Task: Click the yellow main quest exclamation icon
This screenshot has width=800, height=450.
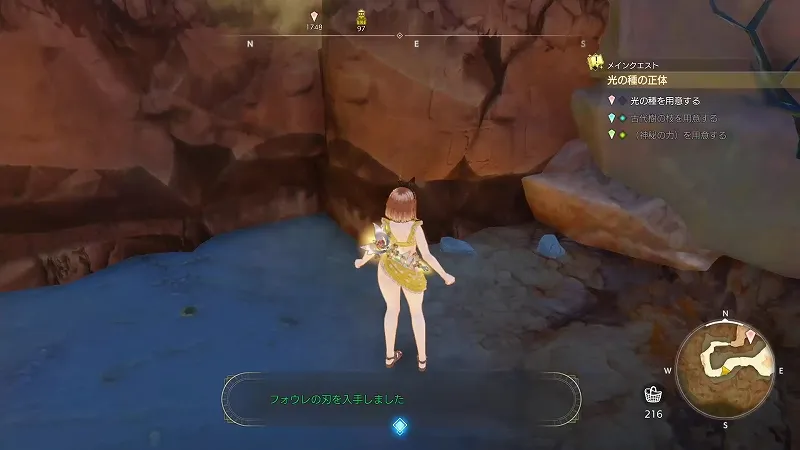Action: point(594,62)
